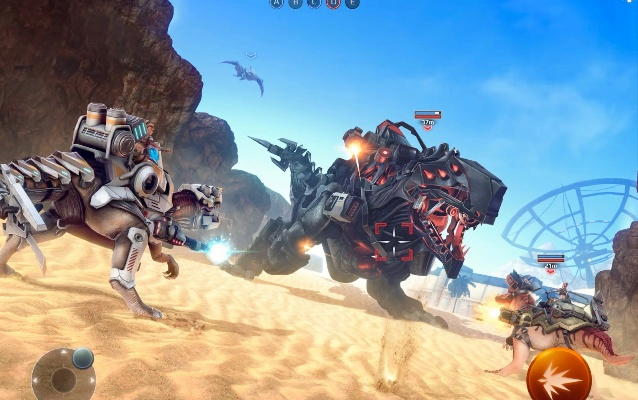Viewport: 638px width, 400px height.
Task: Select capture point C badge
Action: coord(313,4)
